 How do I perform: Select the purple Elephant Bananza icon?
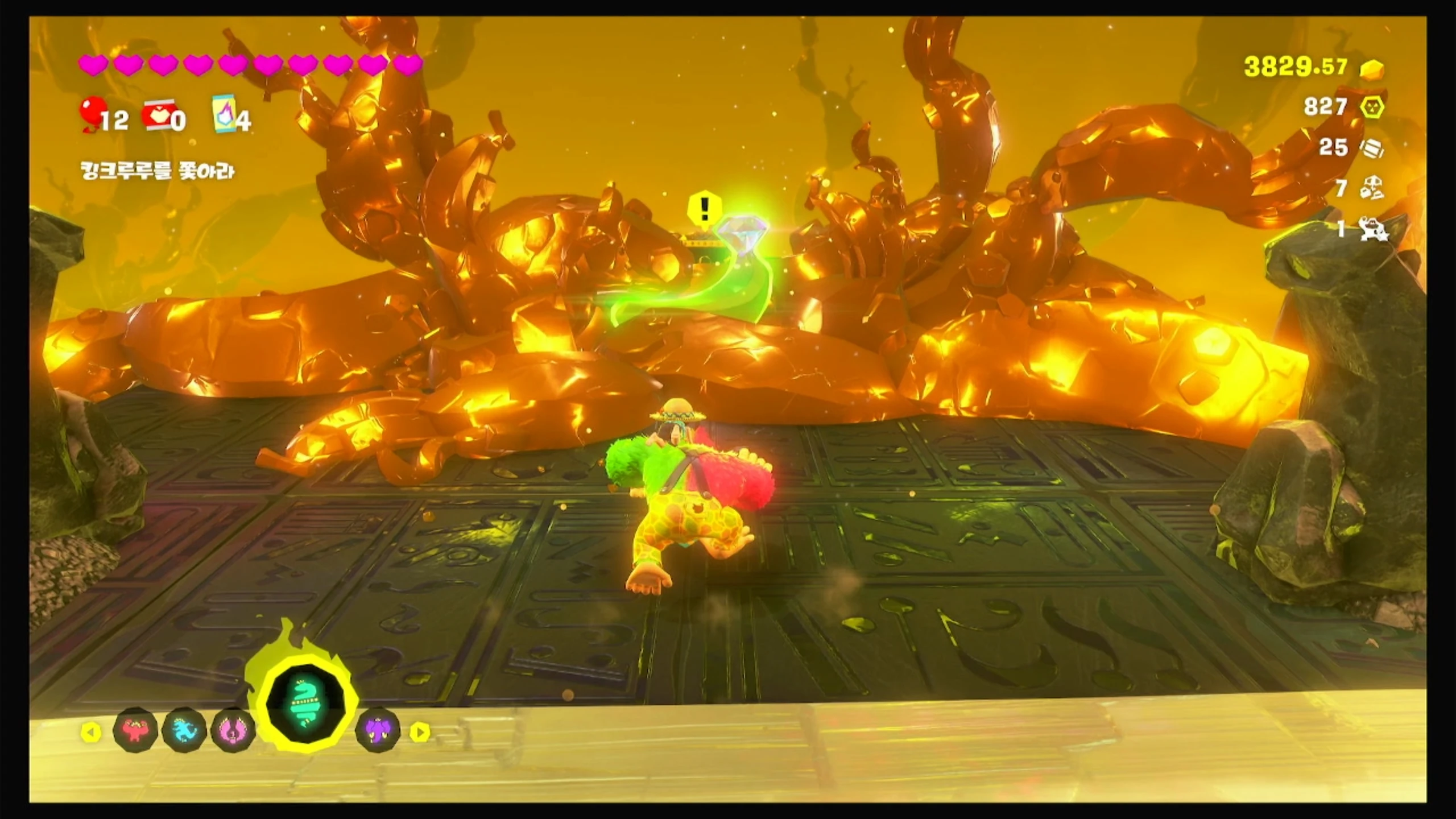click(x=378, y=731)
